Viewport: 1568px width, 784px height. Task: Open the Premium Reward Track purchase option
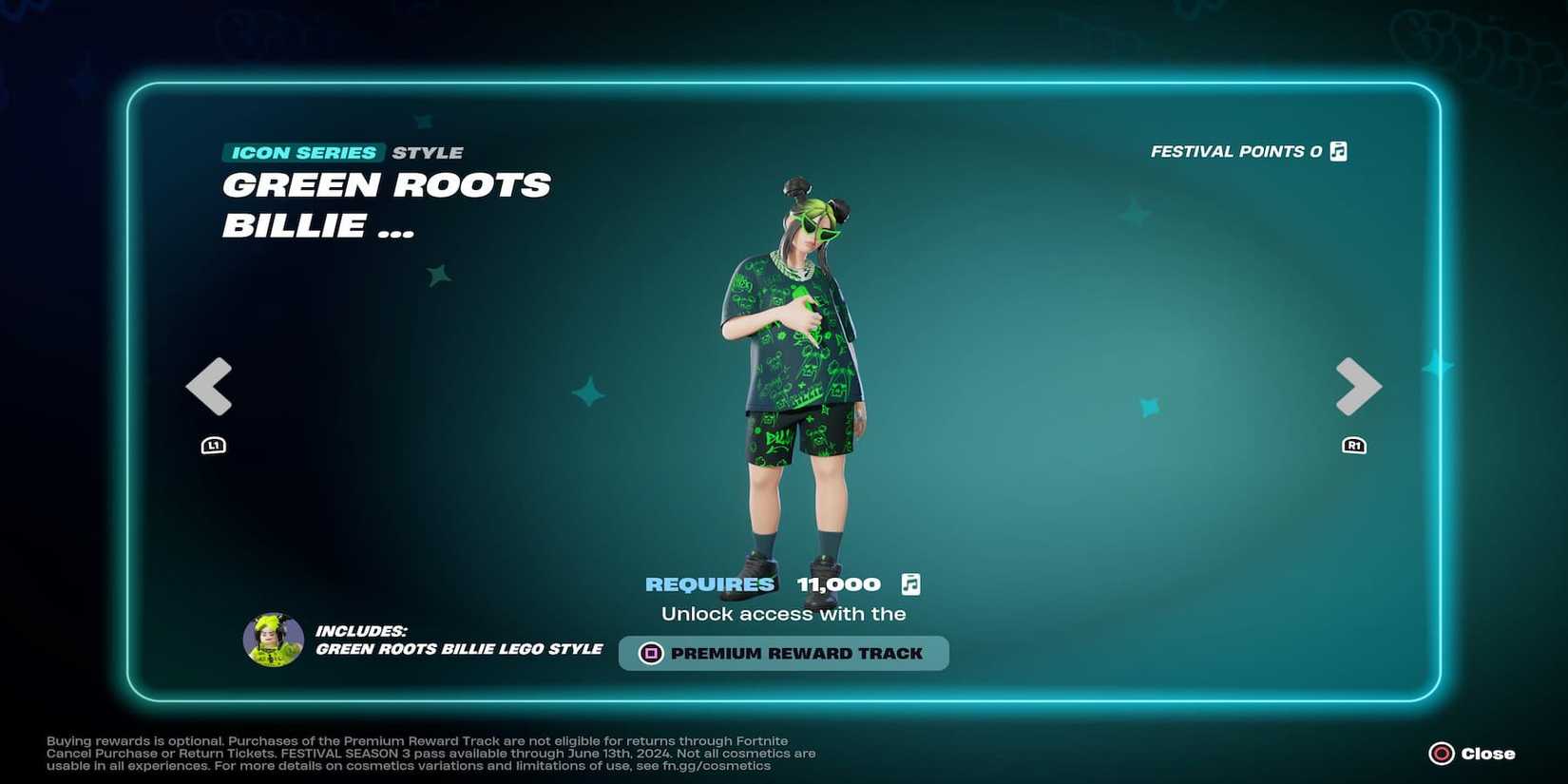point(783,653)
